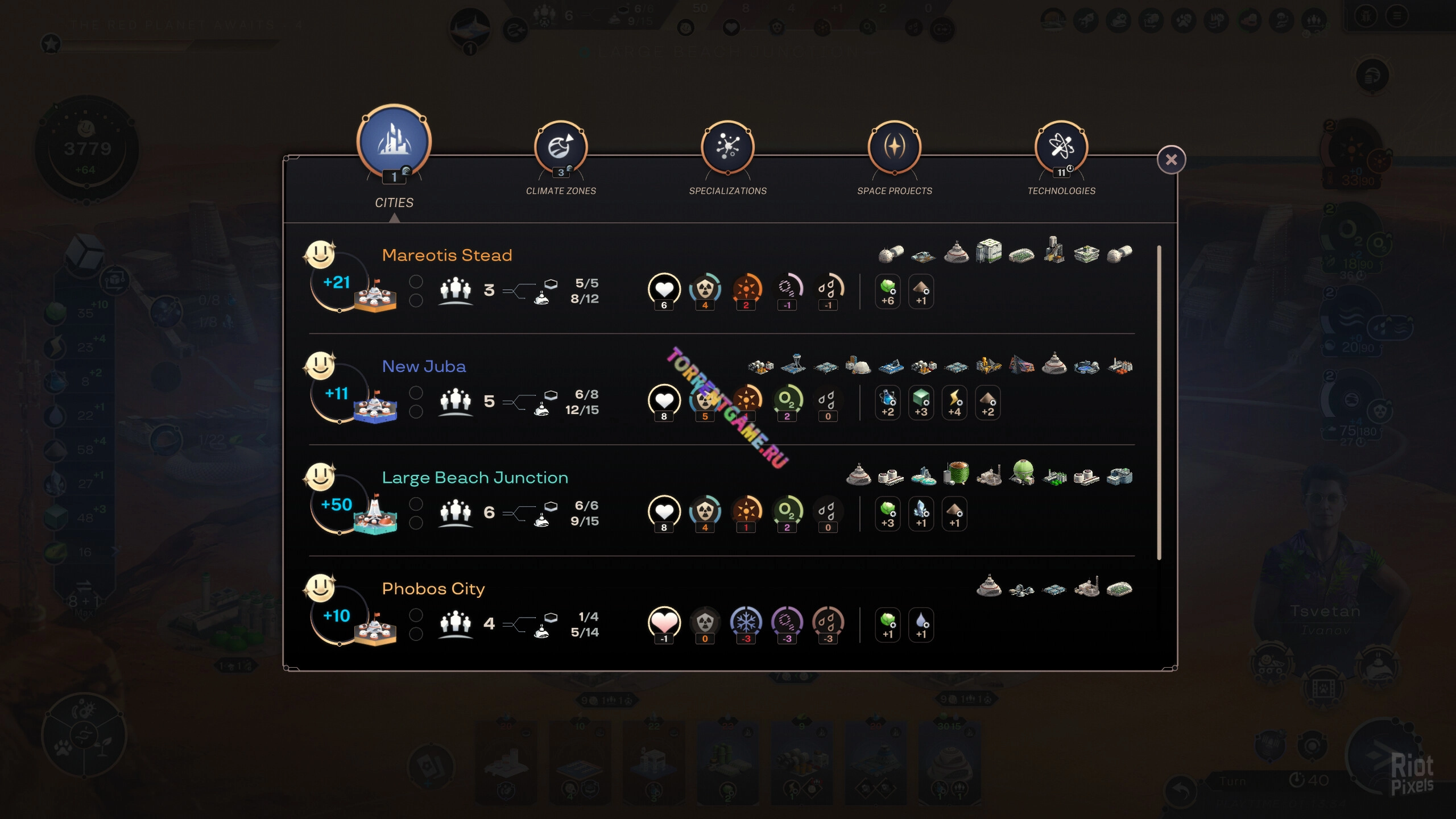The width and height of the screenshot is (1456, 819).
Task: Click the city list scrollbar
Action: coord(1159,402)
